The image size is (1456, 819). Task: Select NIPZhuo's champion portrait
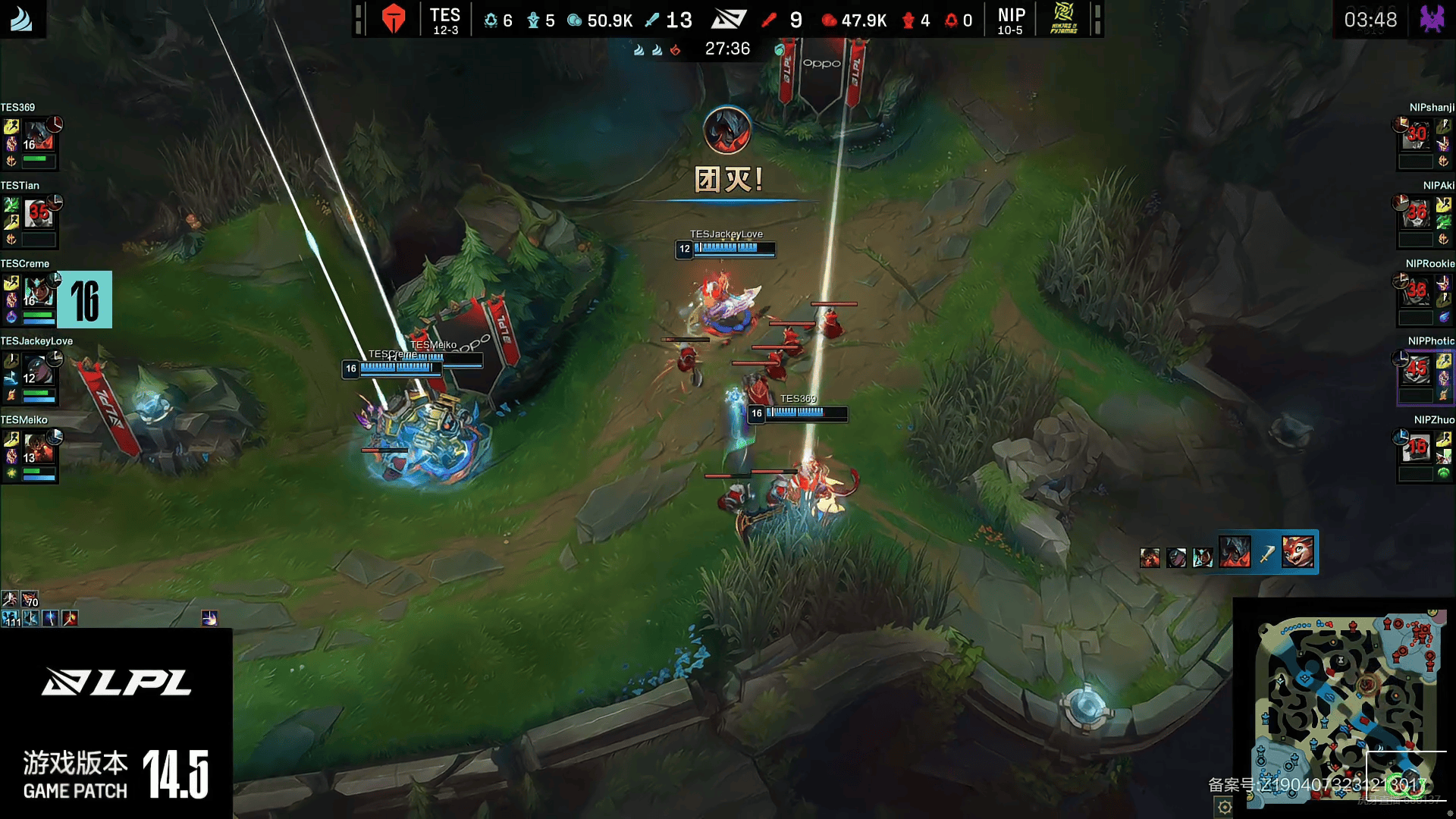pyautogui.click(x=1416, y=448)
